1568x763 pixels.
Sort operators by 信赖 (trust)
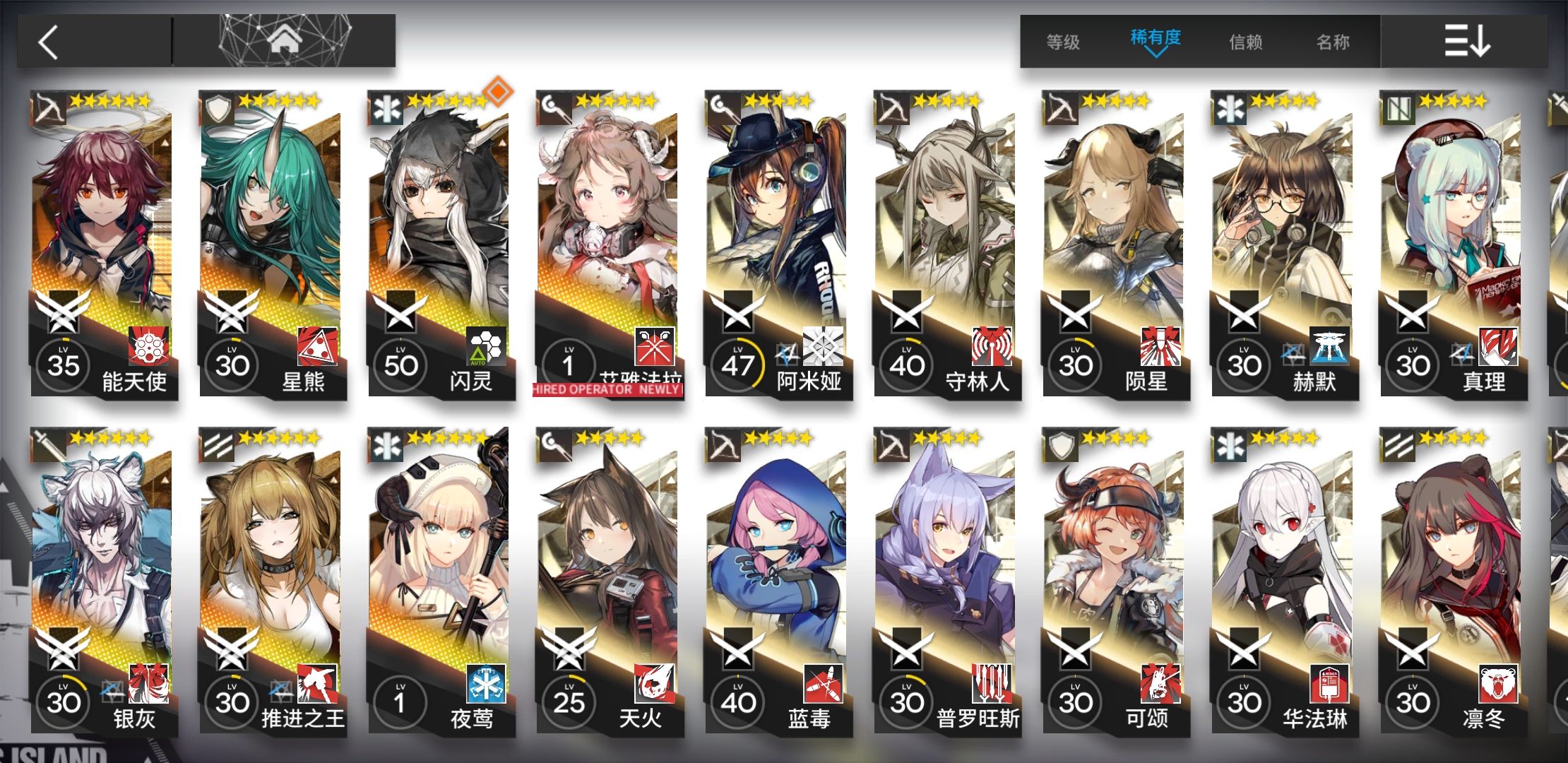coord(1246,42)
